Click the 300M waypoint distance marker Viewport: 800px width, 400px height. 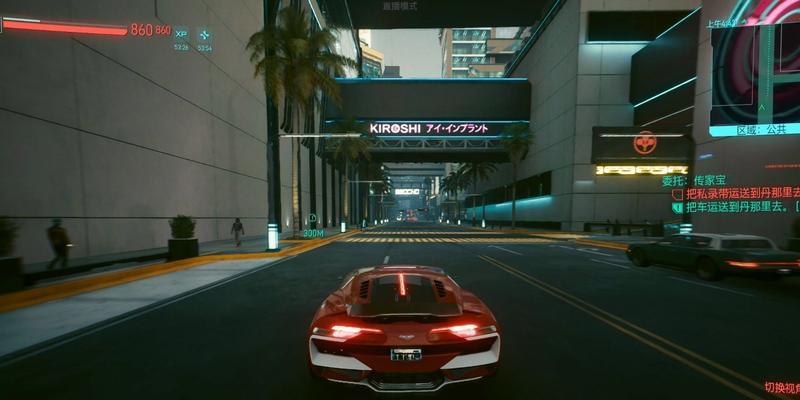[313, 232]
